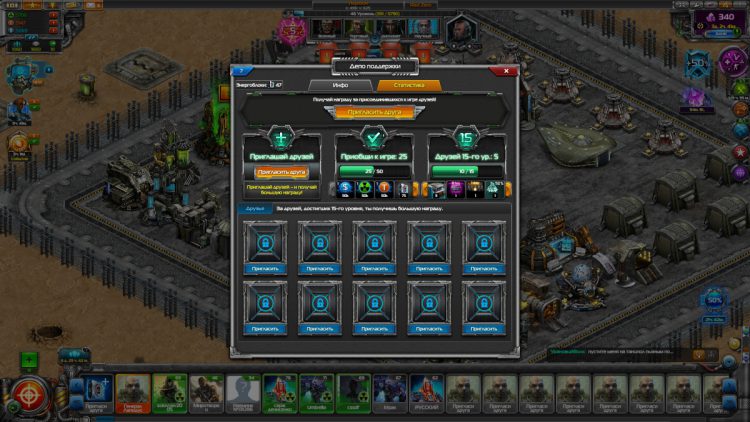Screen dimensions: 750x422
Task: Click the green plus button at bottom left
Action: click(x=29, y=361)
